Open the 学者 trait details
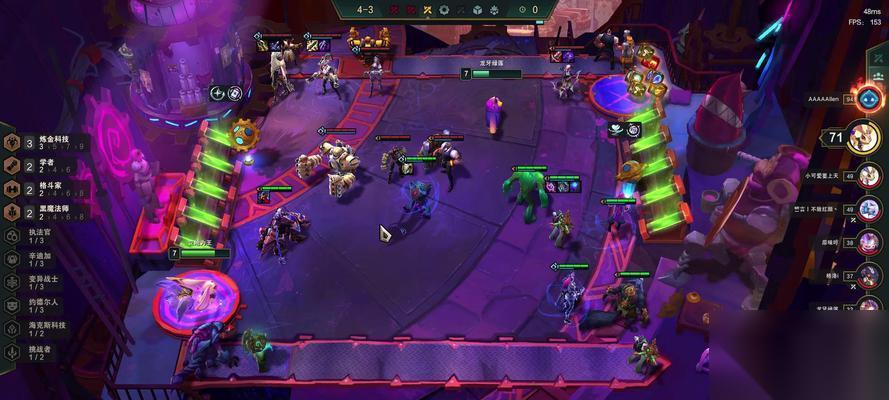The height and width of the screenshot is (400, 889). [x=41, y=165]
